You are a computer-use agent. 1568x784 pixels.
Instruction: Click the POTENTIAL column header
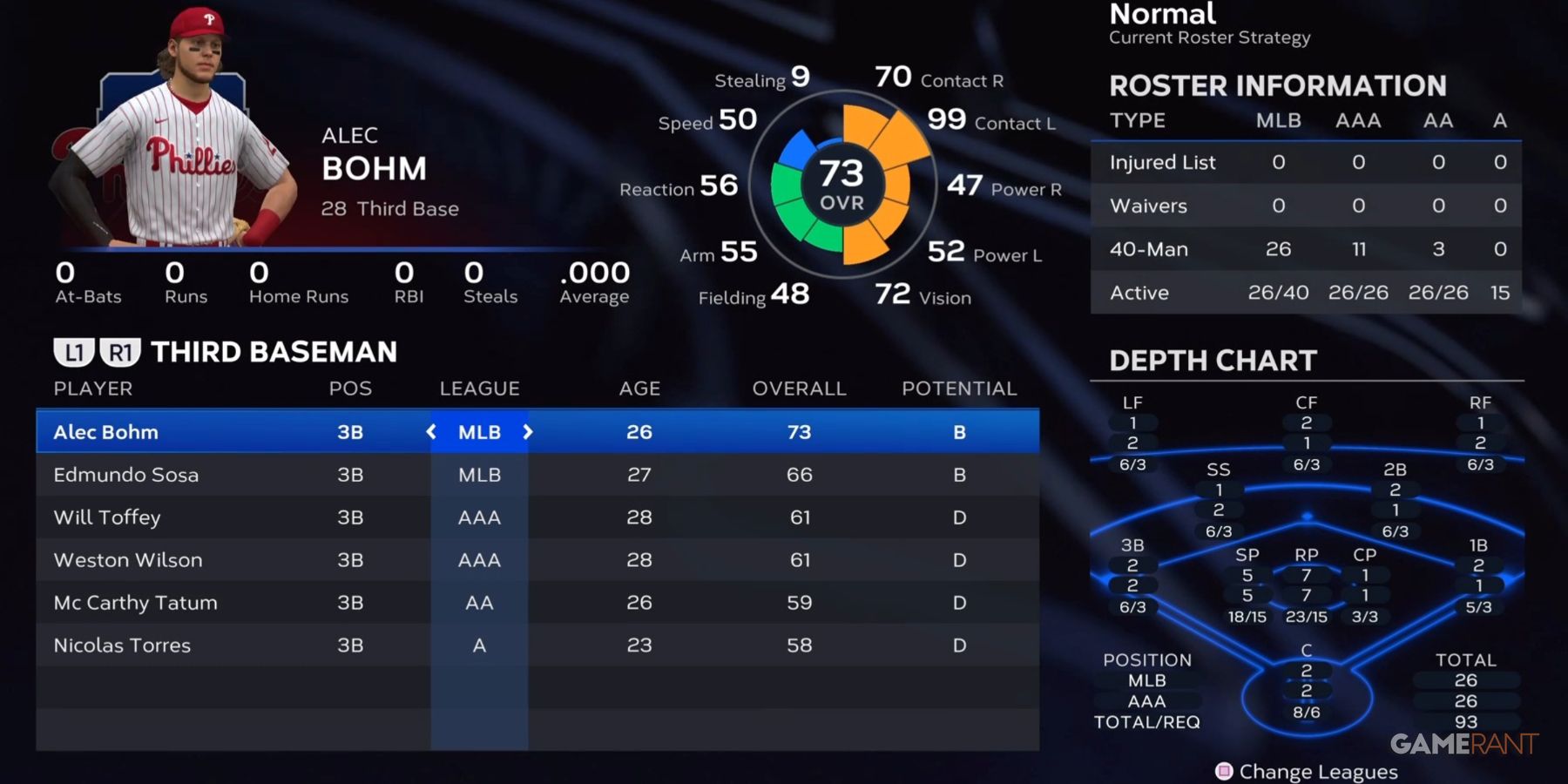click(958, 389)
